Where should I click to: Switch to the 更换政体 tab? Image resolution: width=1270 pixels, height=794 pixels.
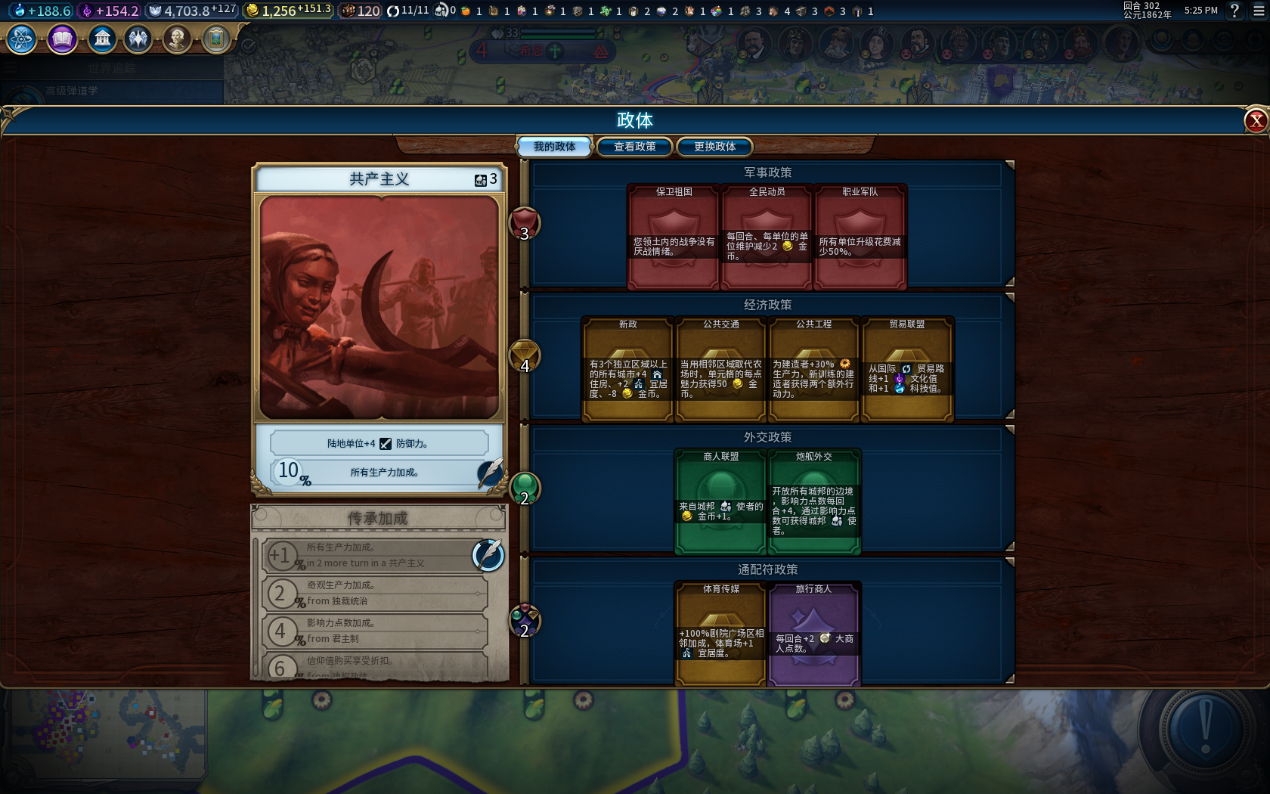pos(715,146)
